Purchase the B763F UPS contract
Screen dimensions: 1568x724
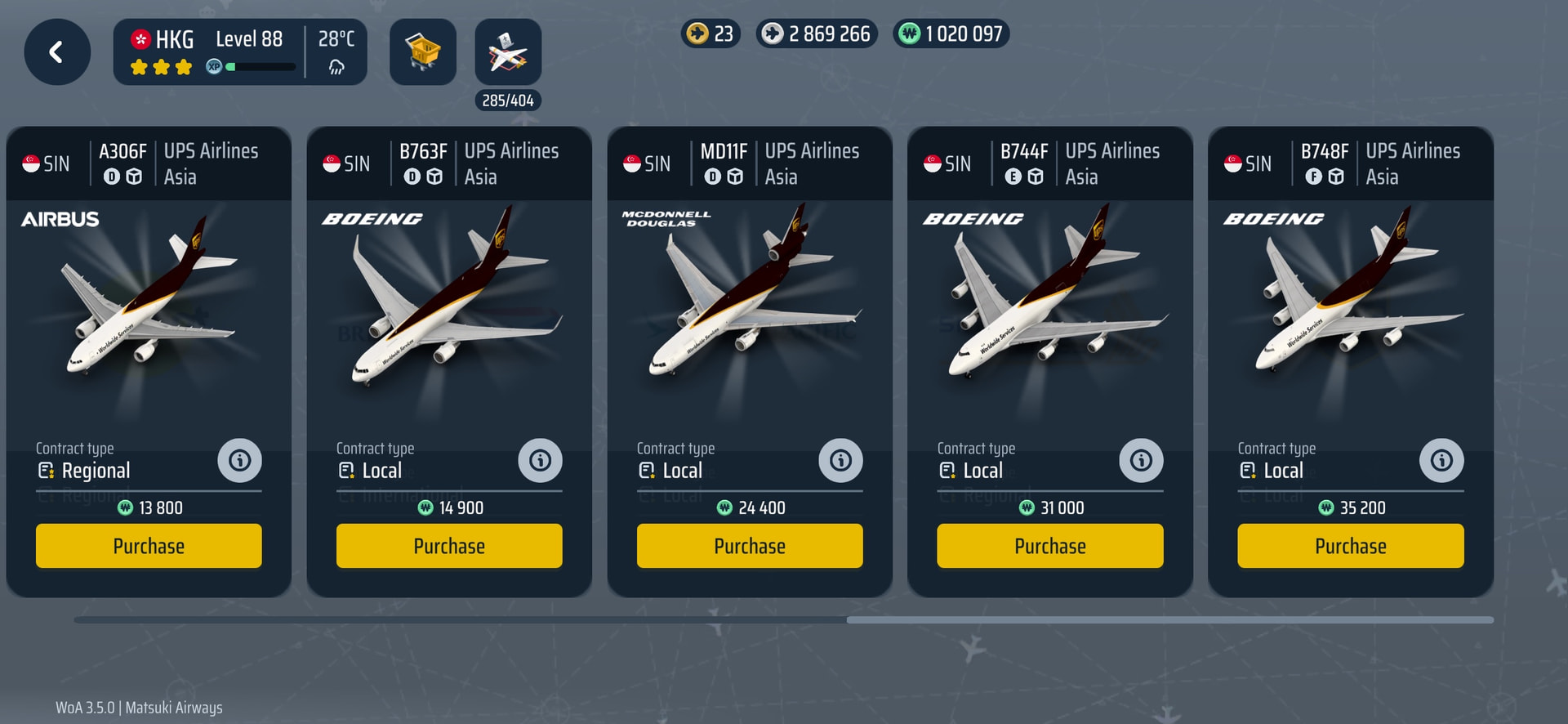(x=449, y=546)
